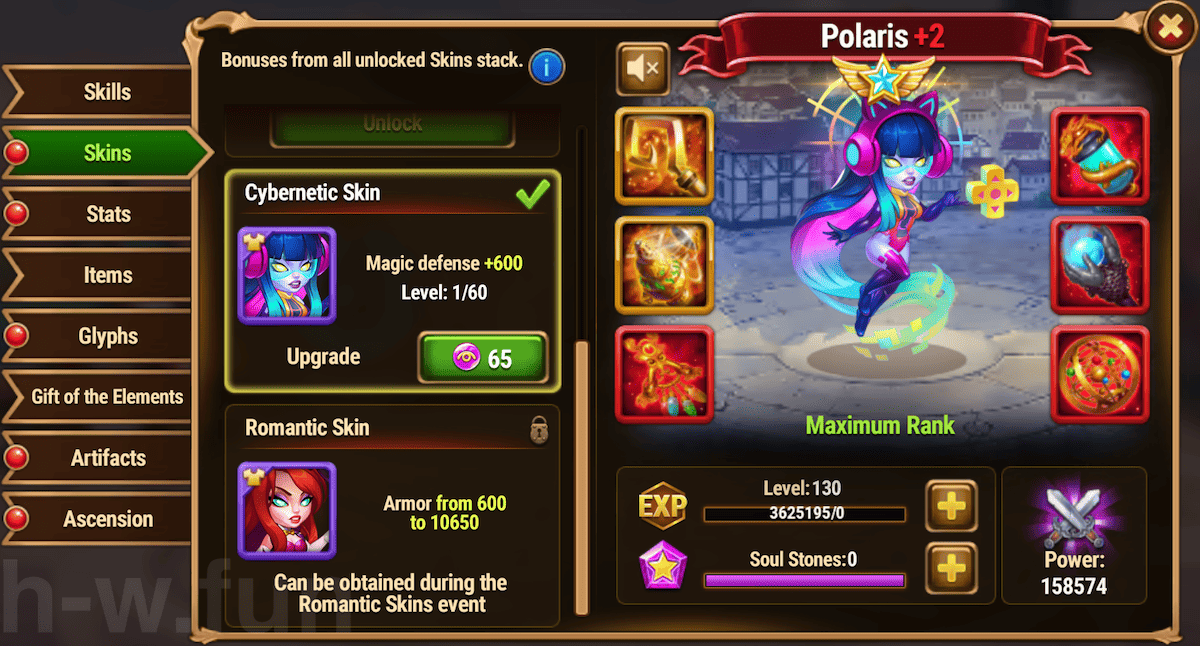Show the Items tab

[107, 275]
